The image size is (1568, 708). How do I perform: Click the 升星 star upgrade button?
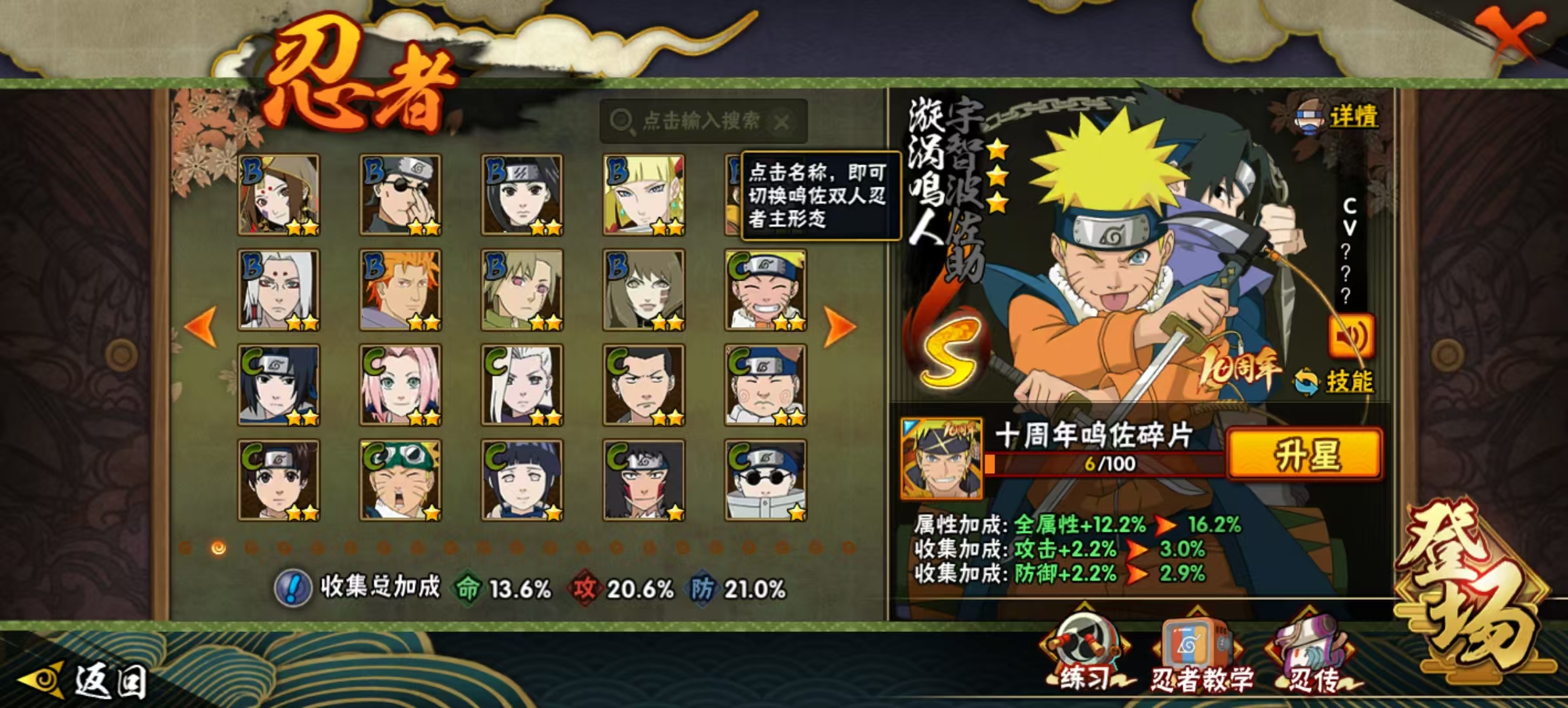[x=1304, y=454]
